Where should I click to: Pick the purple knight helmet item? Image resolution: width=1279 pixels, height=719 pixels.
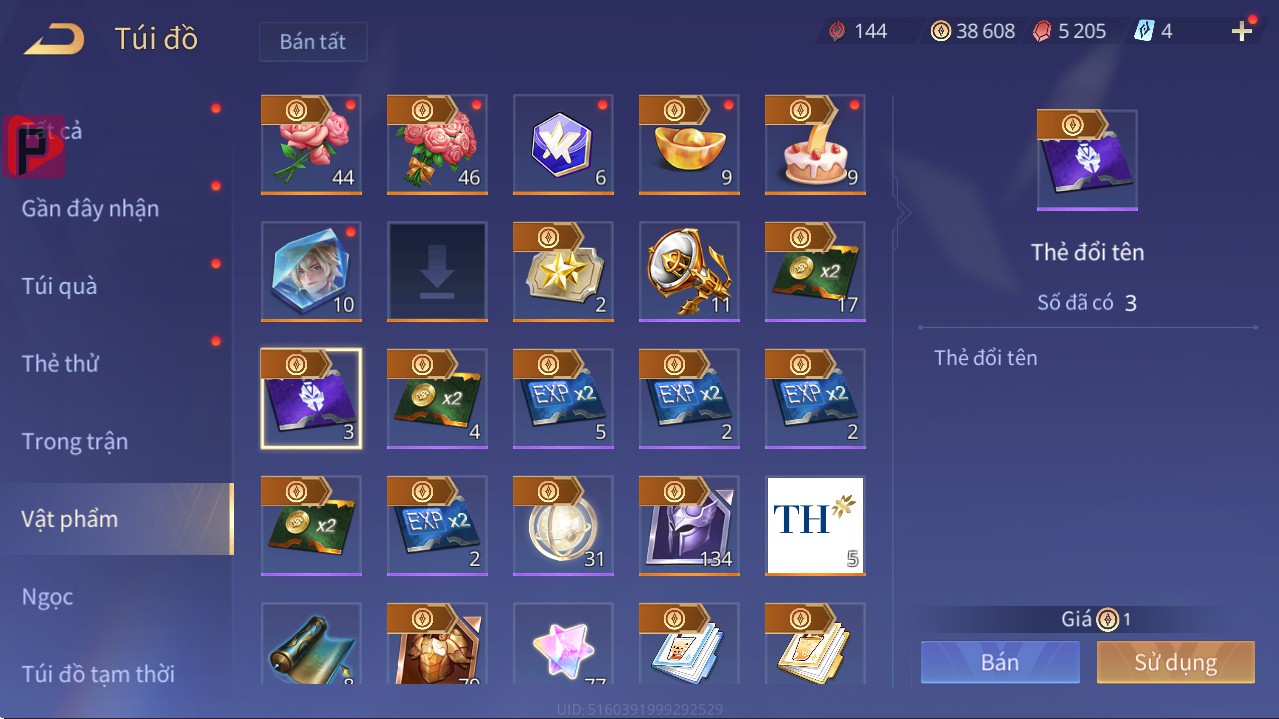(x=689, y=526)
